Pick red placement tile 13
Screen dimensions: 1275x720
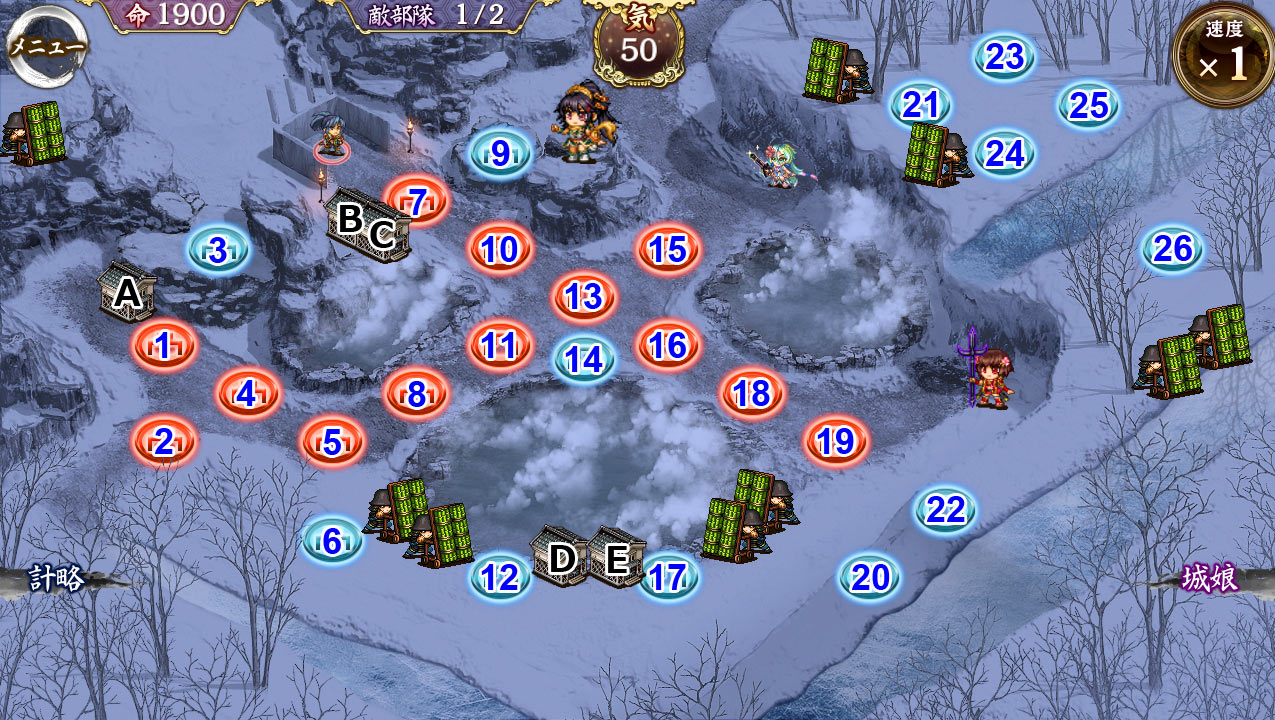tap(584, 297)
